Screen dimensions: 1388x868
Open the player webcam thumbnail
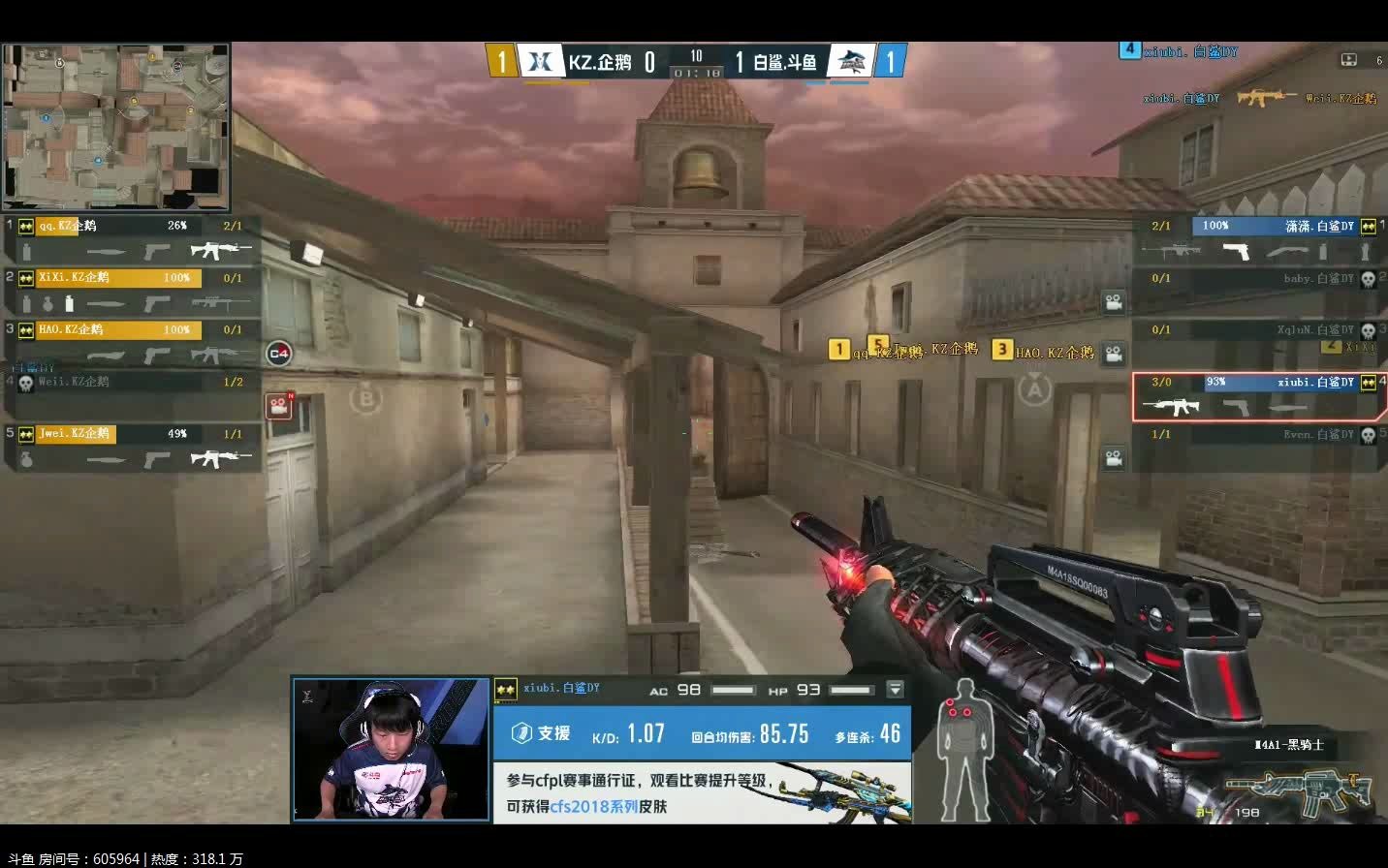point(391,750)
